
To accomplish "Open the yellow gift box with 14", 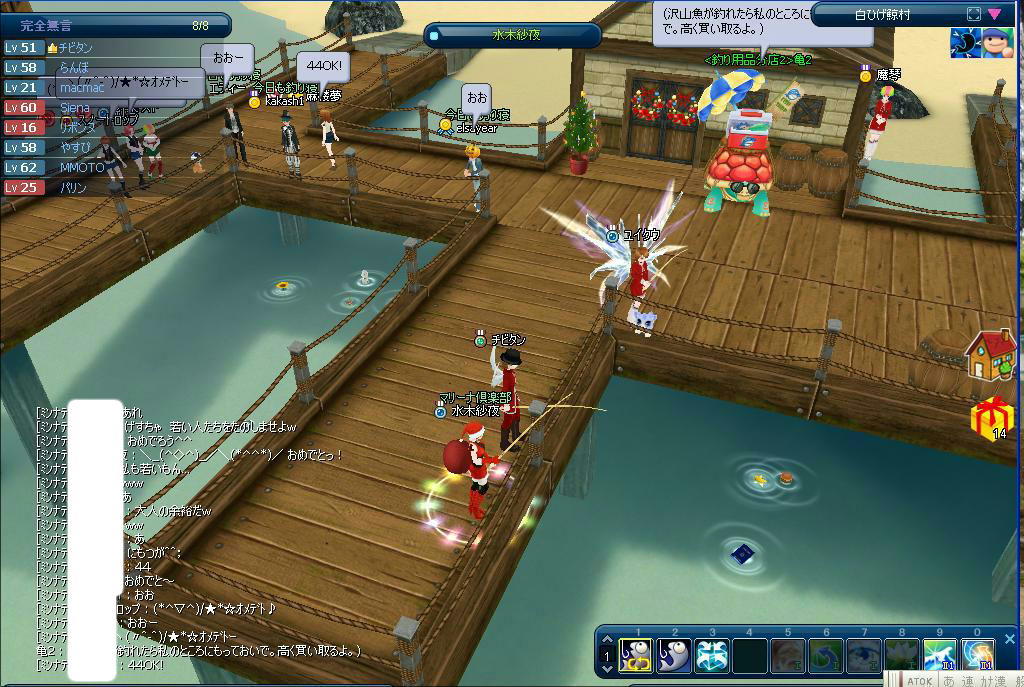I will pos(991,416).
